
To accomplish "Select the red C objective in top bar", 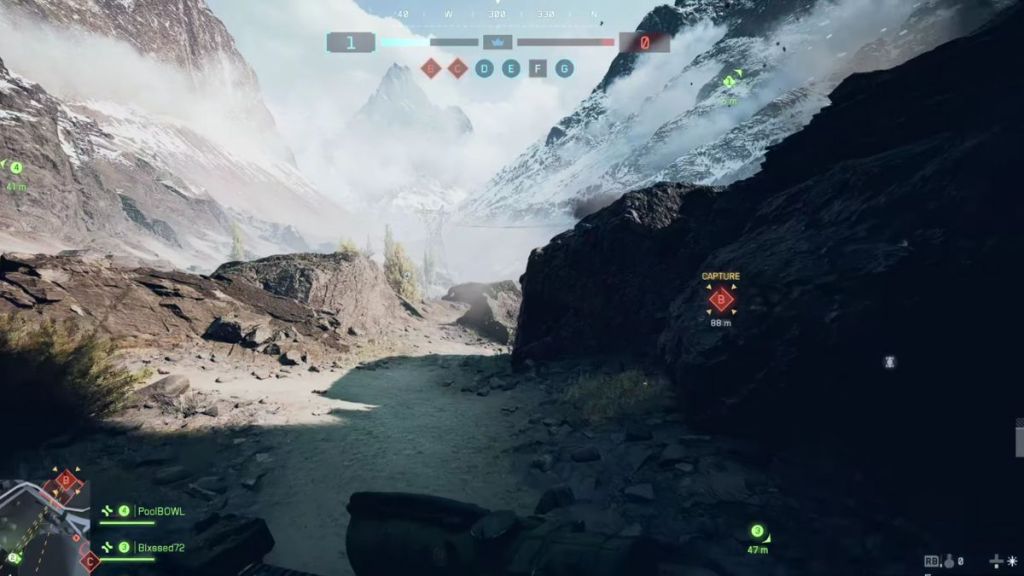I will 458,68.
